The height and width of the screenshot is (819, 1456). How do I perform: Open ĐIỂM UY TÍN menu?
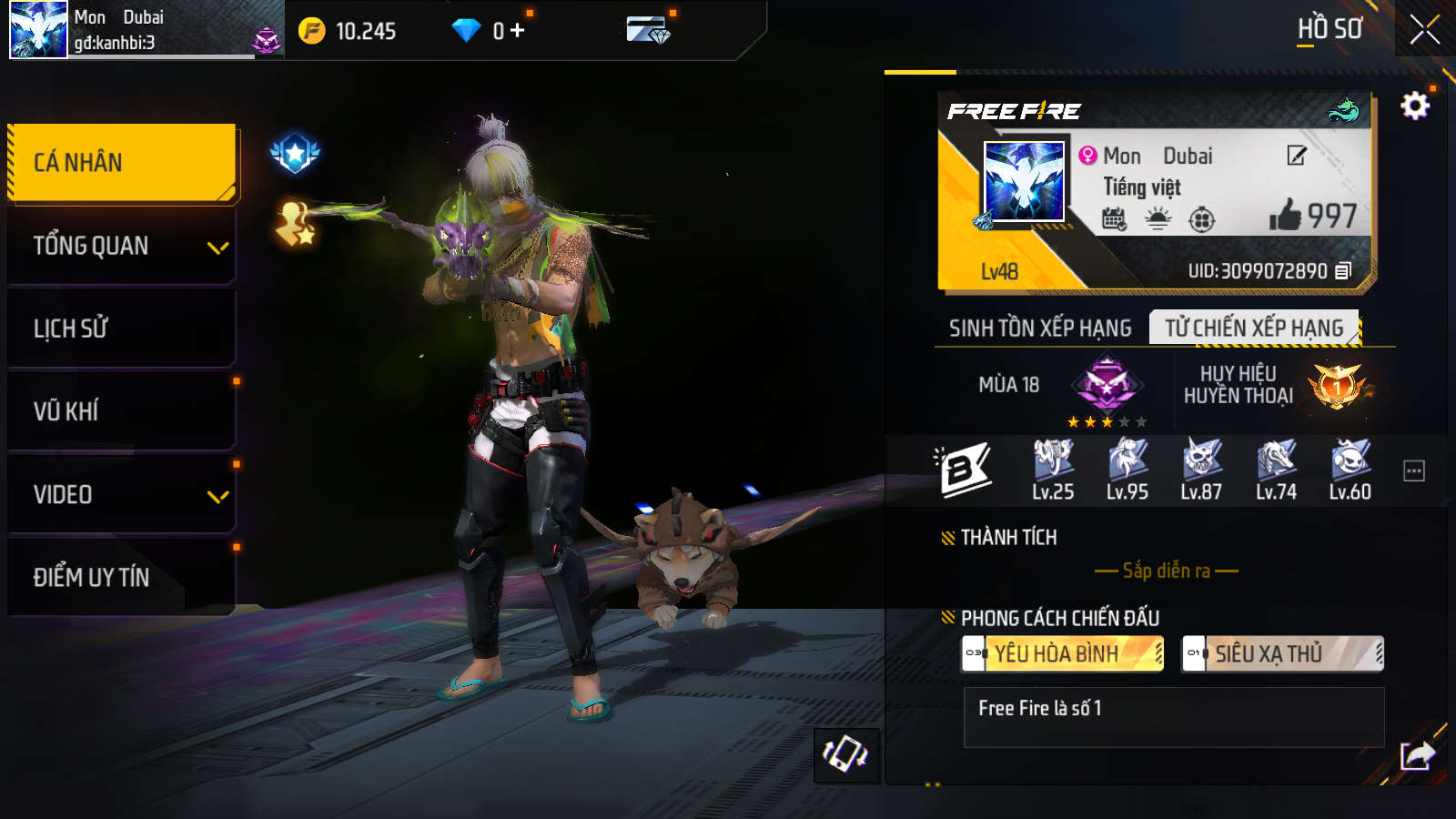(x=122, y=577)
